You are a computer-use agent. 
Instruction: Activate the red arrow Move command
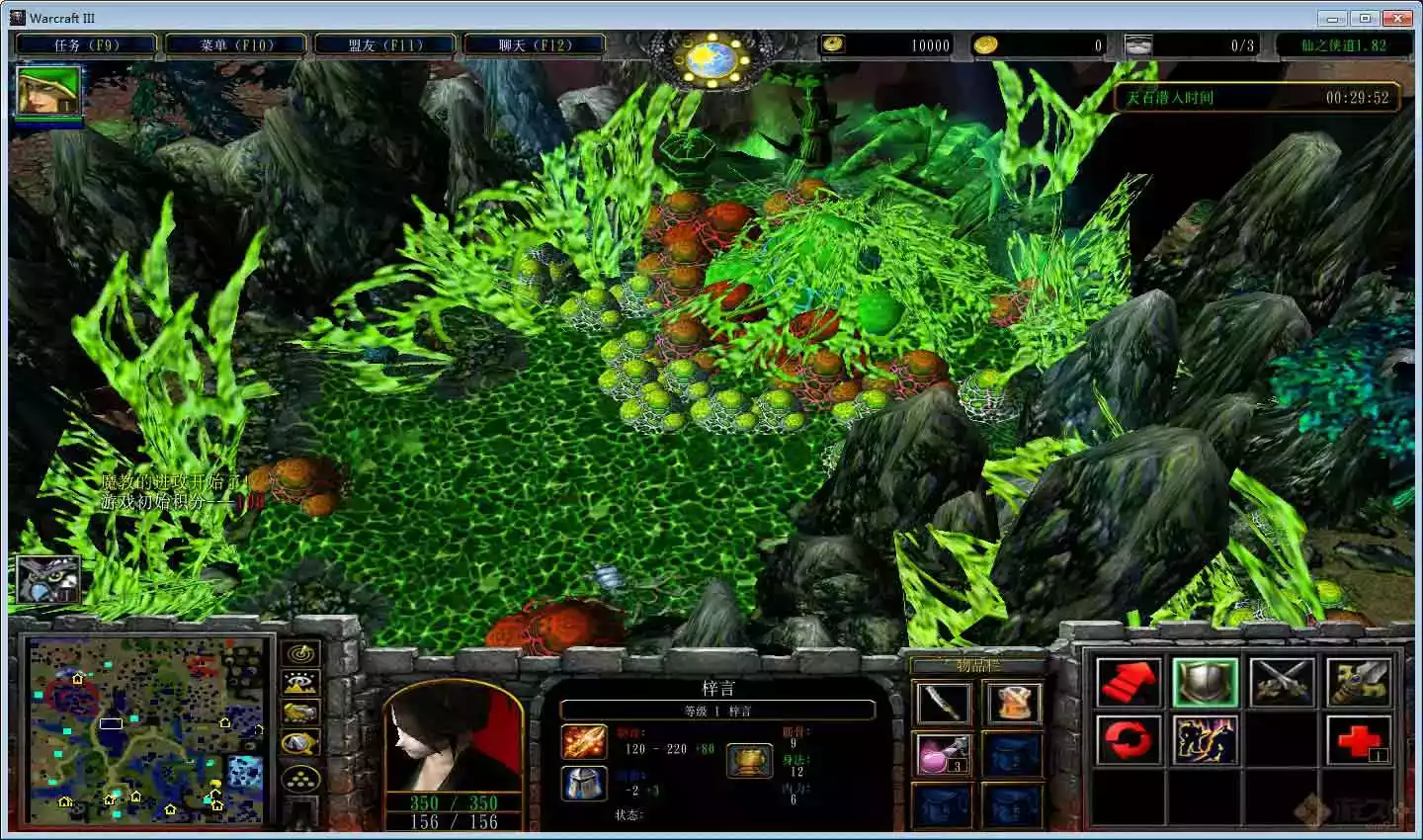(1129, 683)
